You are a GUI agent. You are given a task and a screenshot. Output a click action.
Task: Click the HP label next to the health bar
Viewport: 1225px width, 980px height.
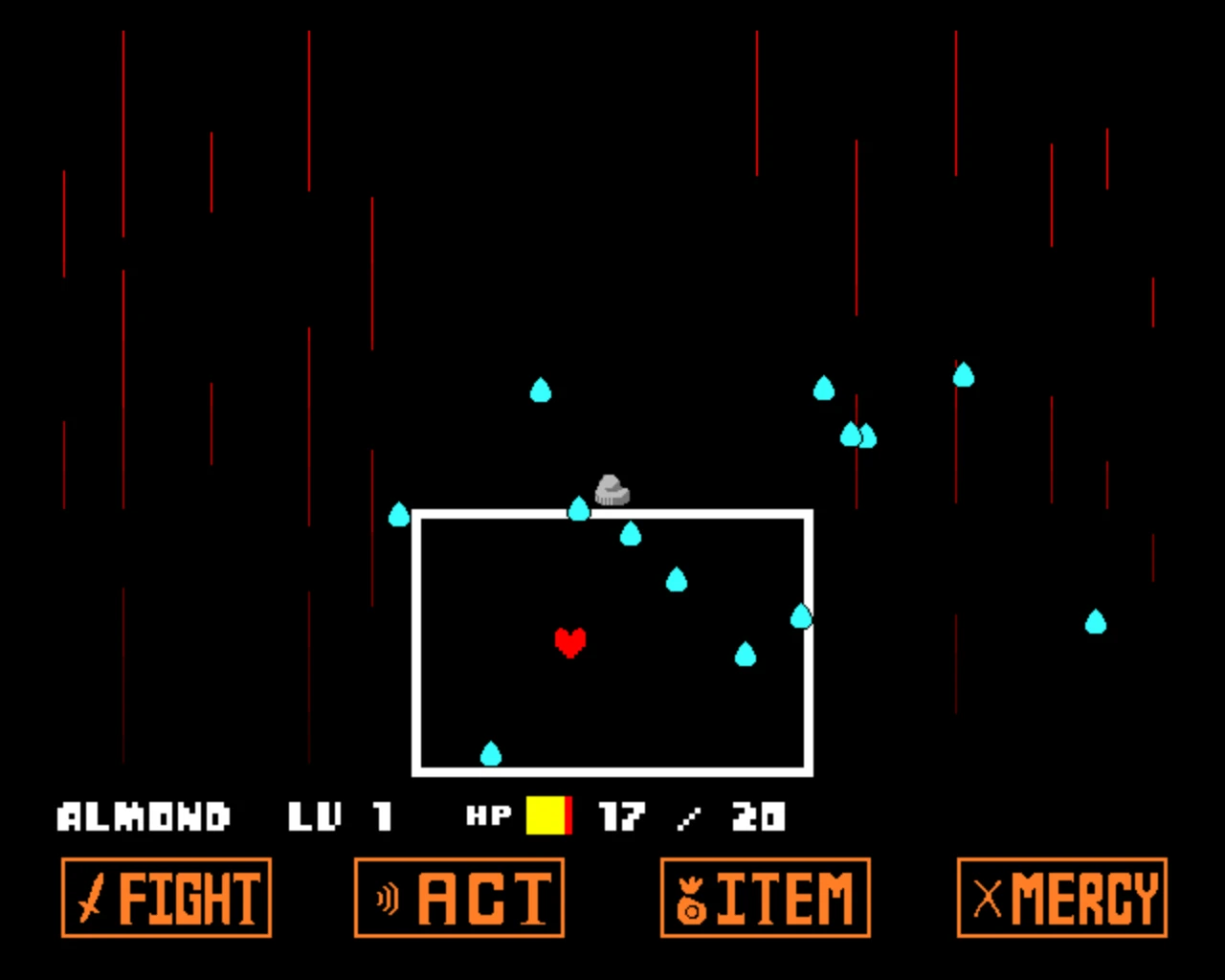[488, 815]
